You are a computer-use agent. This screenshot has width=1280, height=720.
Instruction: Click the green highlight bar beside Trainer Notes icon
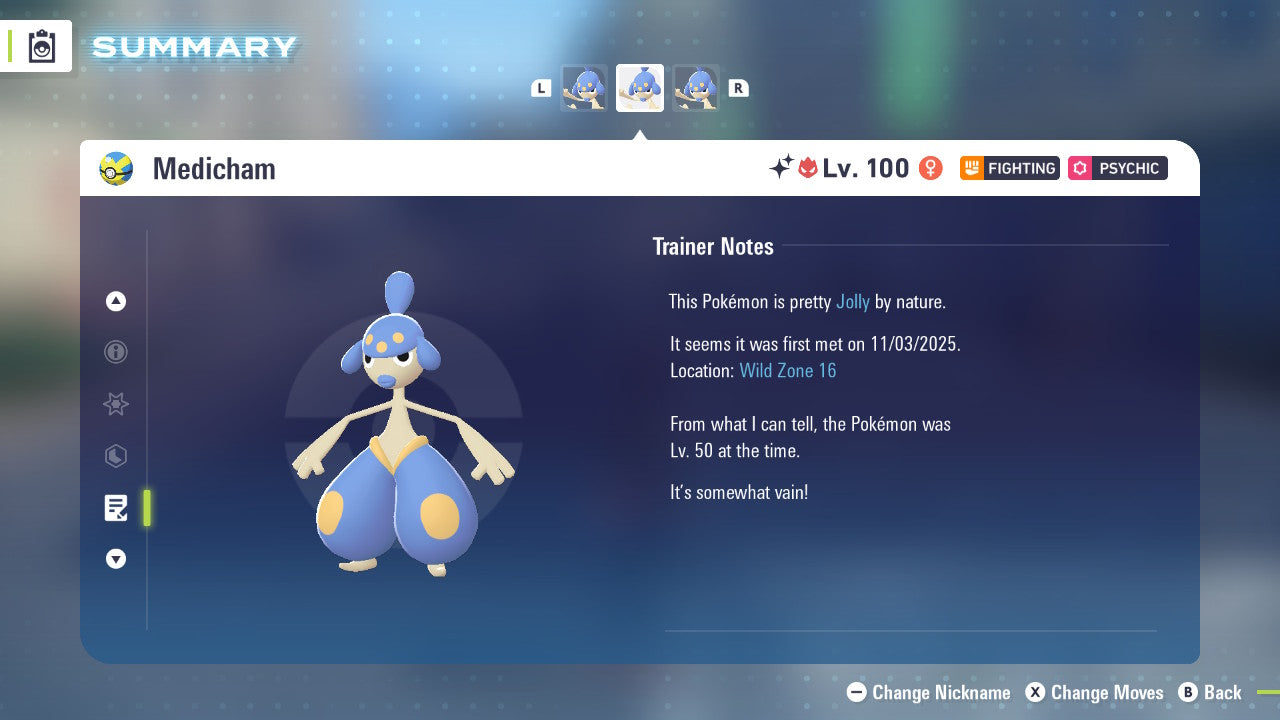[x=147, y=508]
